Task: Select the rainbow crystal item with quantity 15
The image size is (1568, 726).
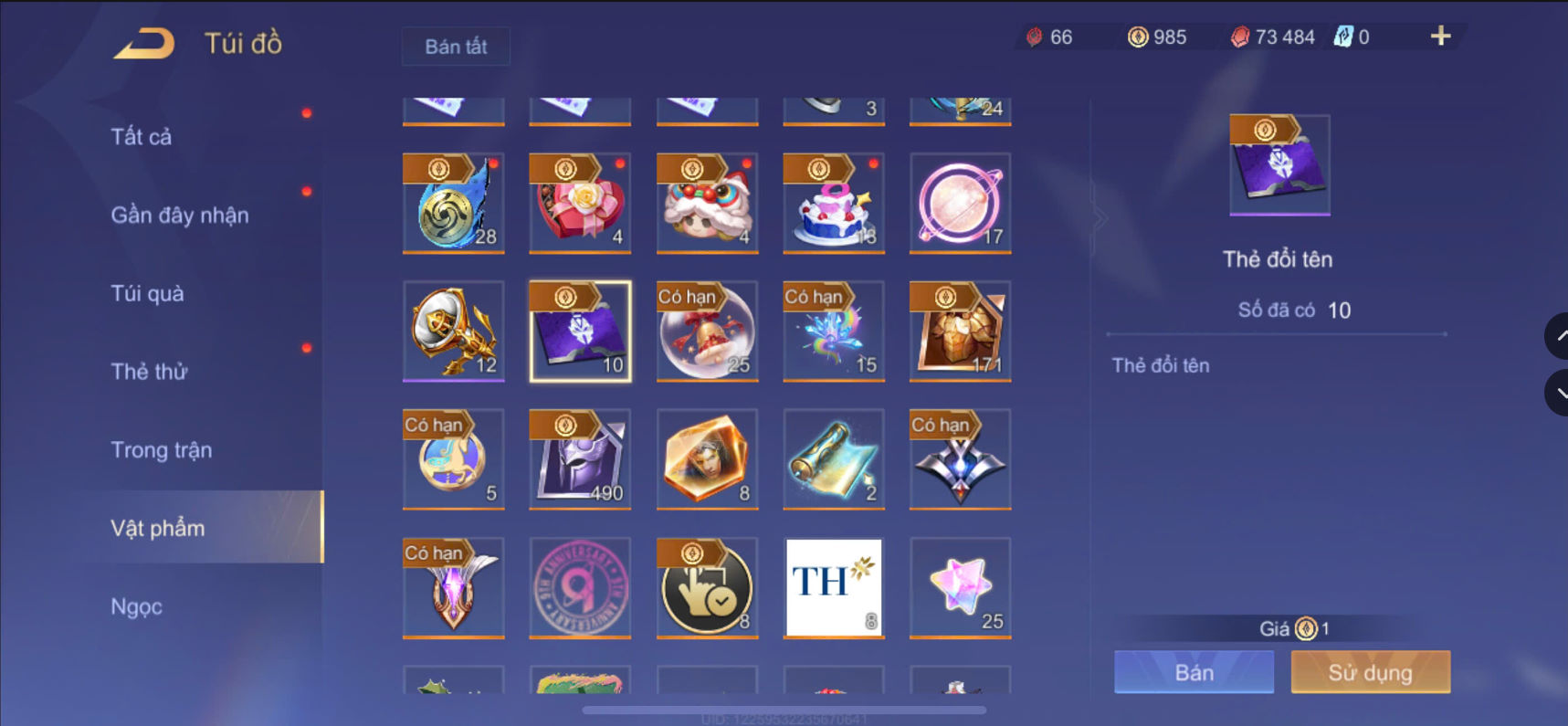Action: [x=832, y=331]
